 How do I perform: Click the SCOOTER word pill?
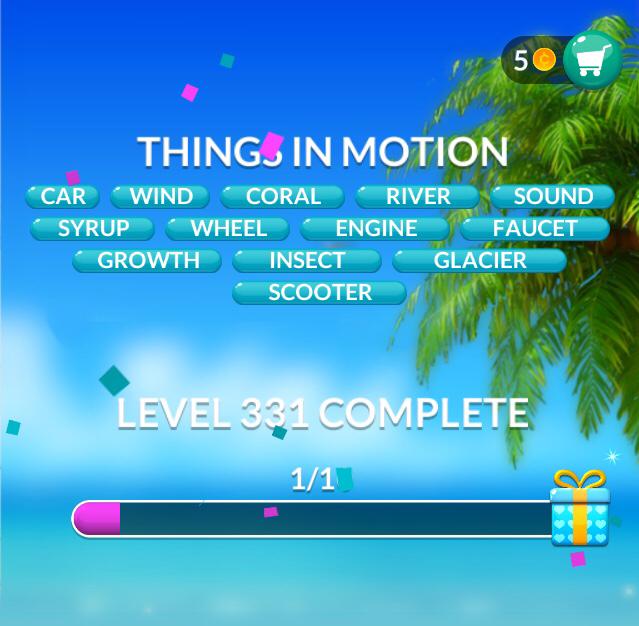click(x=320, y=292)
